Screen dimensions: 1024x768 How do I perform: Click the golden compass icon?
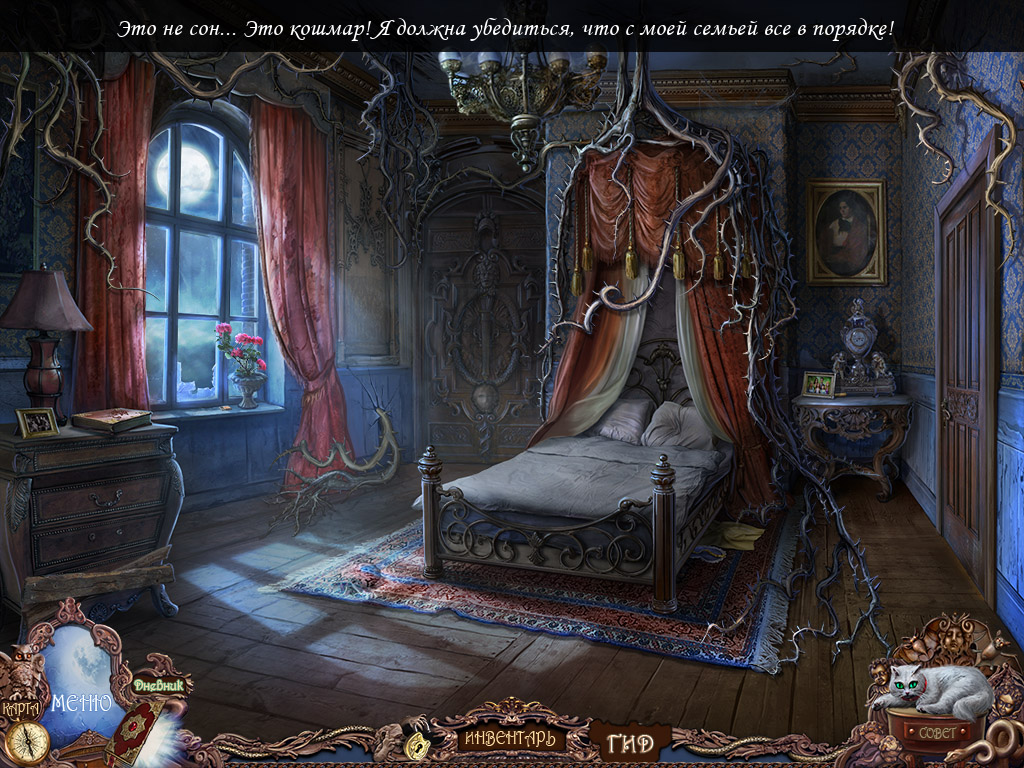28,743
